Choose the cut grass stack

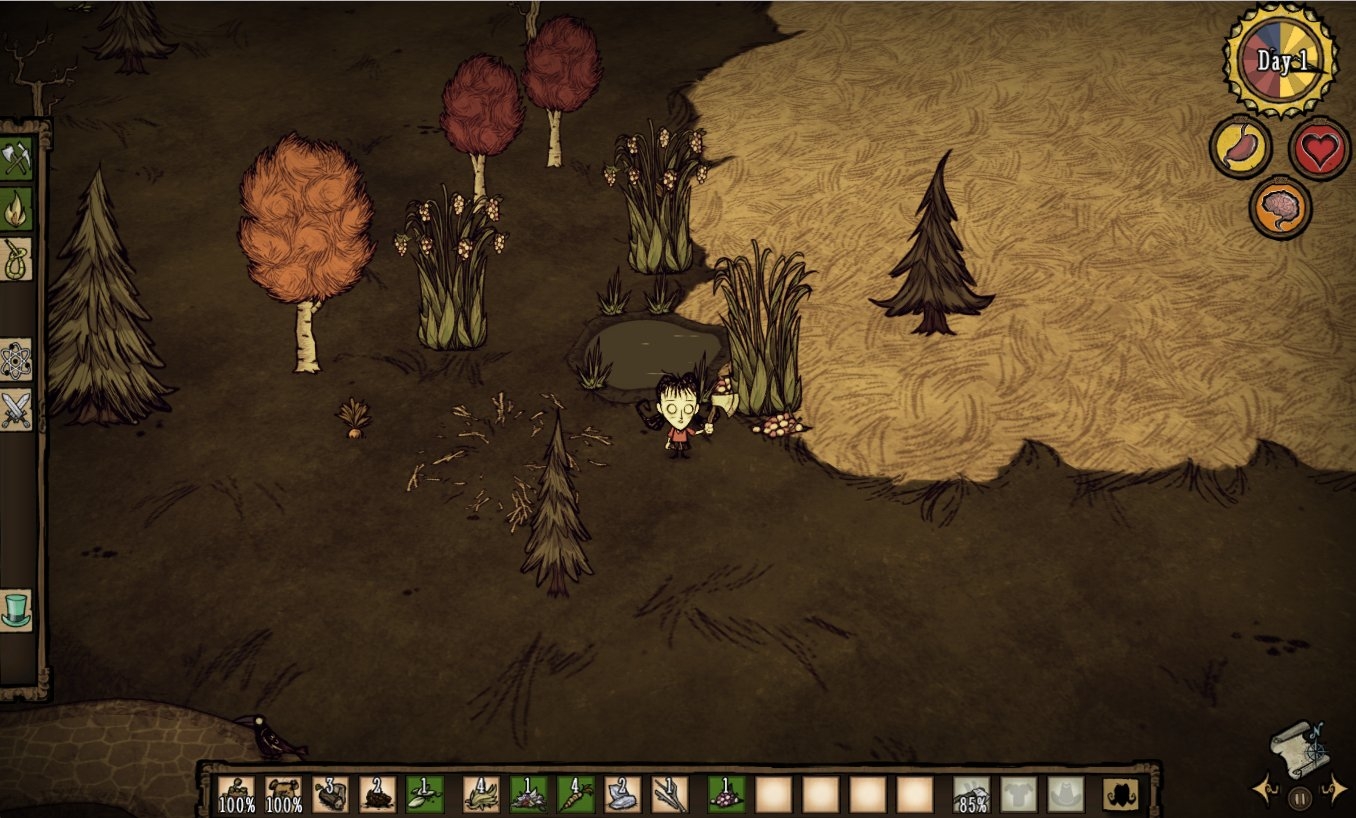(x=481, y=794)
